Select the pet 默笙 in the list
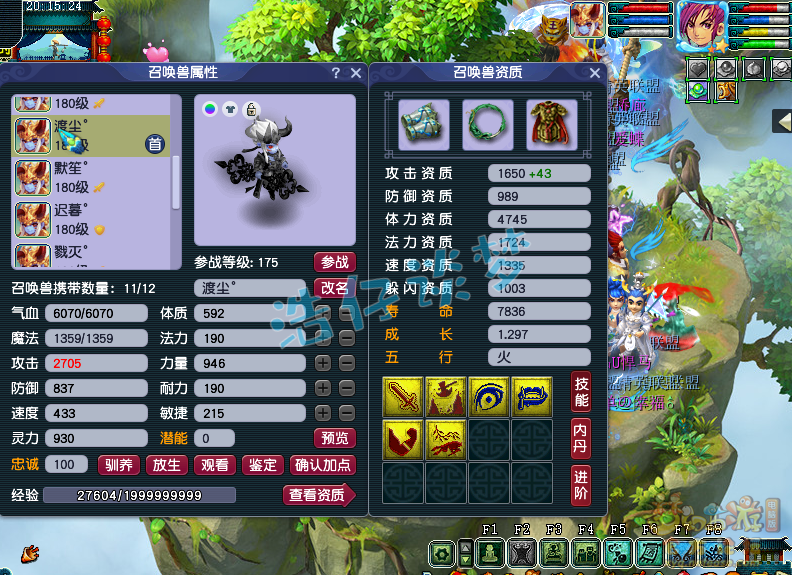This screenshot has height=575, width=792. tap(90, 177)
